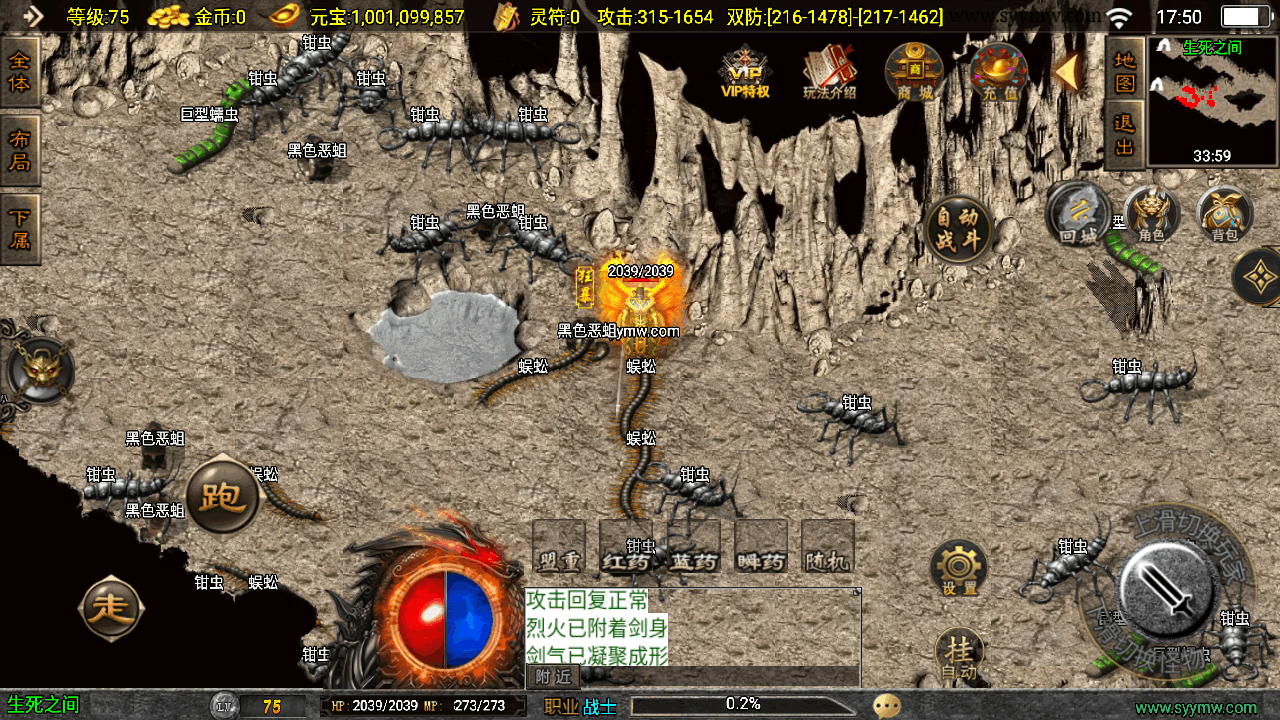1280x720 pixels.
Task: Open the 角色 character sheet
Action: coord(1151,215)
